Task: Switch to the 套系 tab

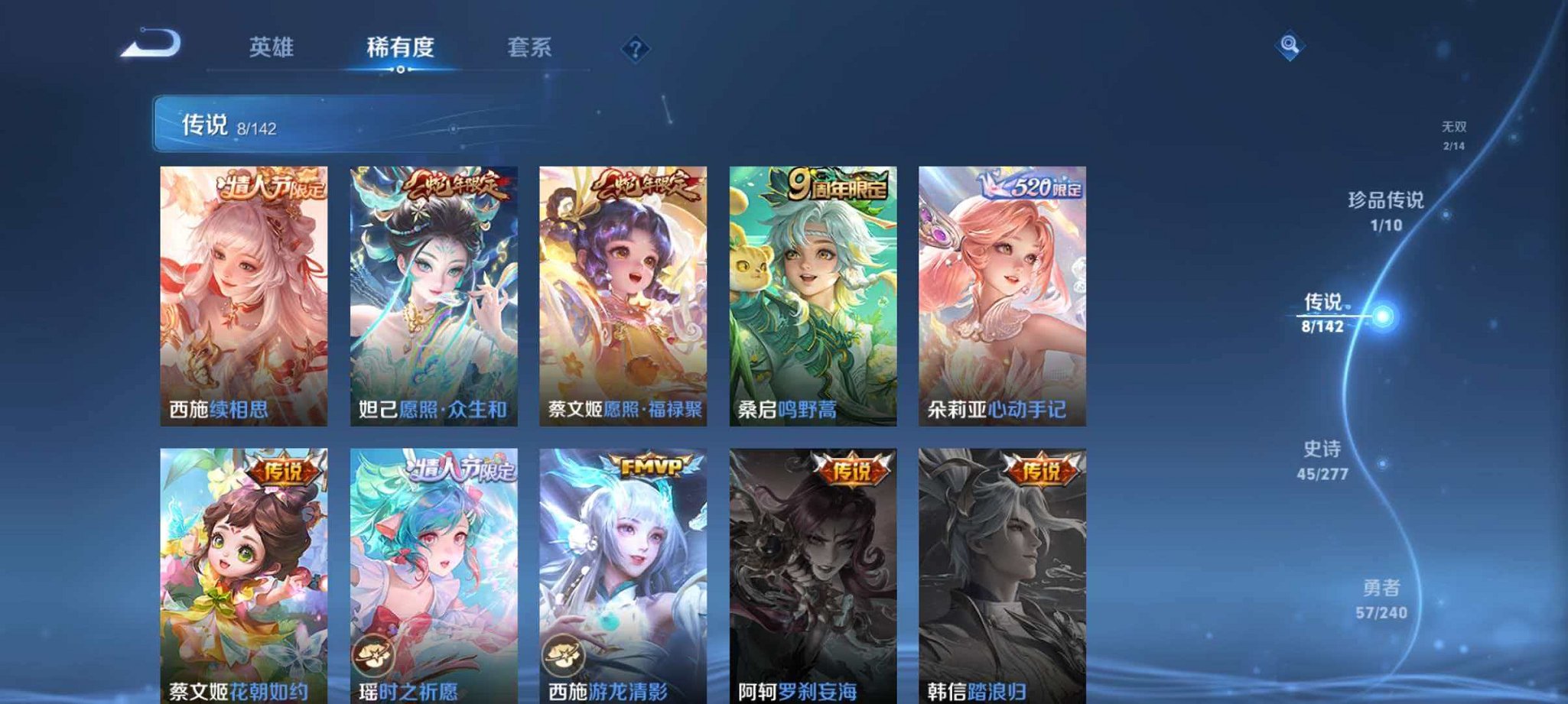Action: point(531,47)
